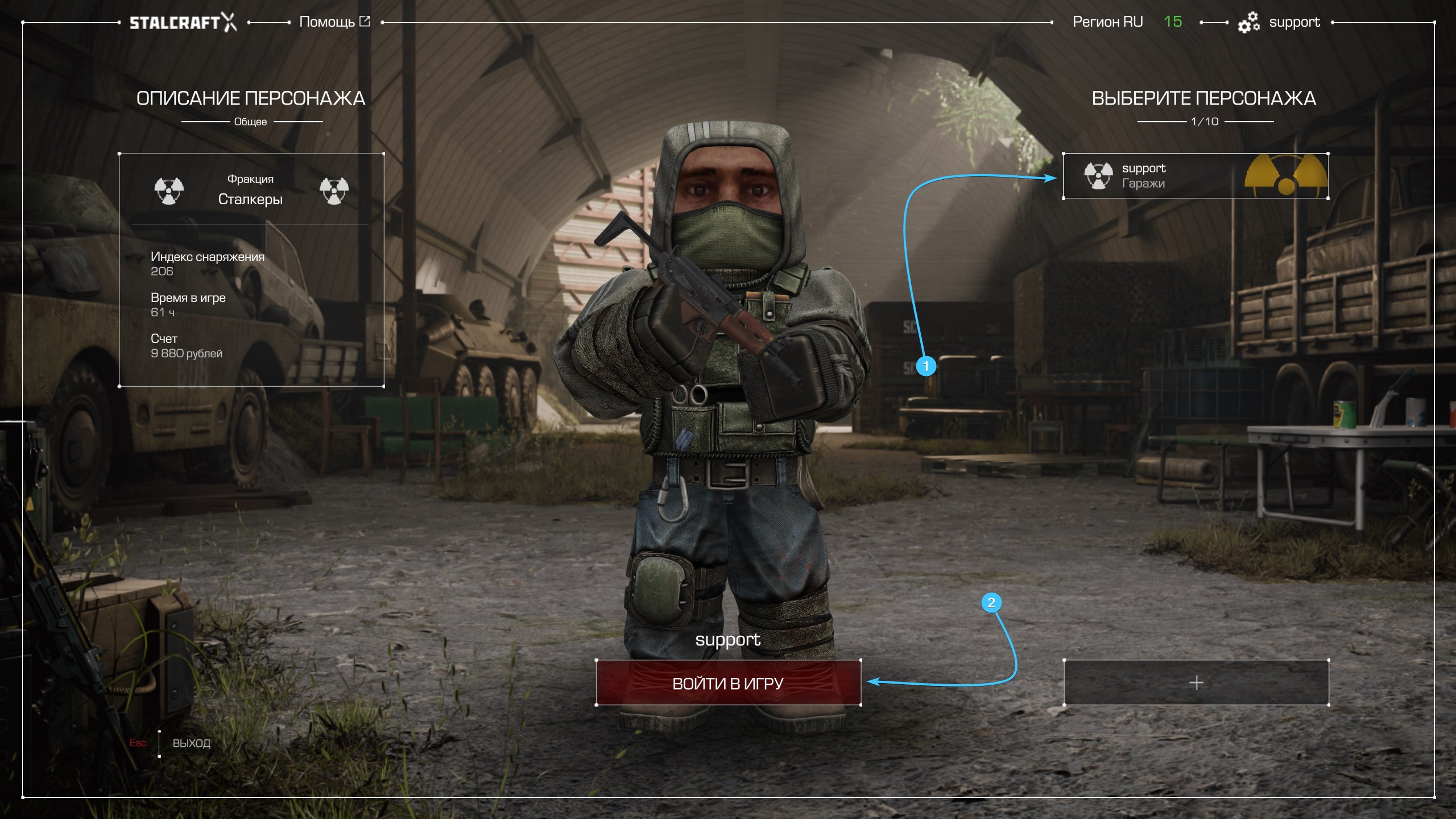Image resolution: width=1456 pixels, height=819 pixels.
Task: Add a new character with the plus slot
Action: (x=1196, y=682)
